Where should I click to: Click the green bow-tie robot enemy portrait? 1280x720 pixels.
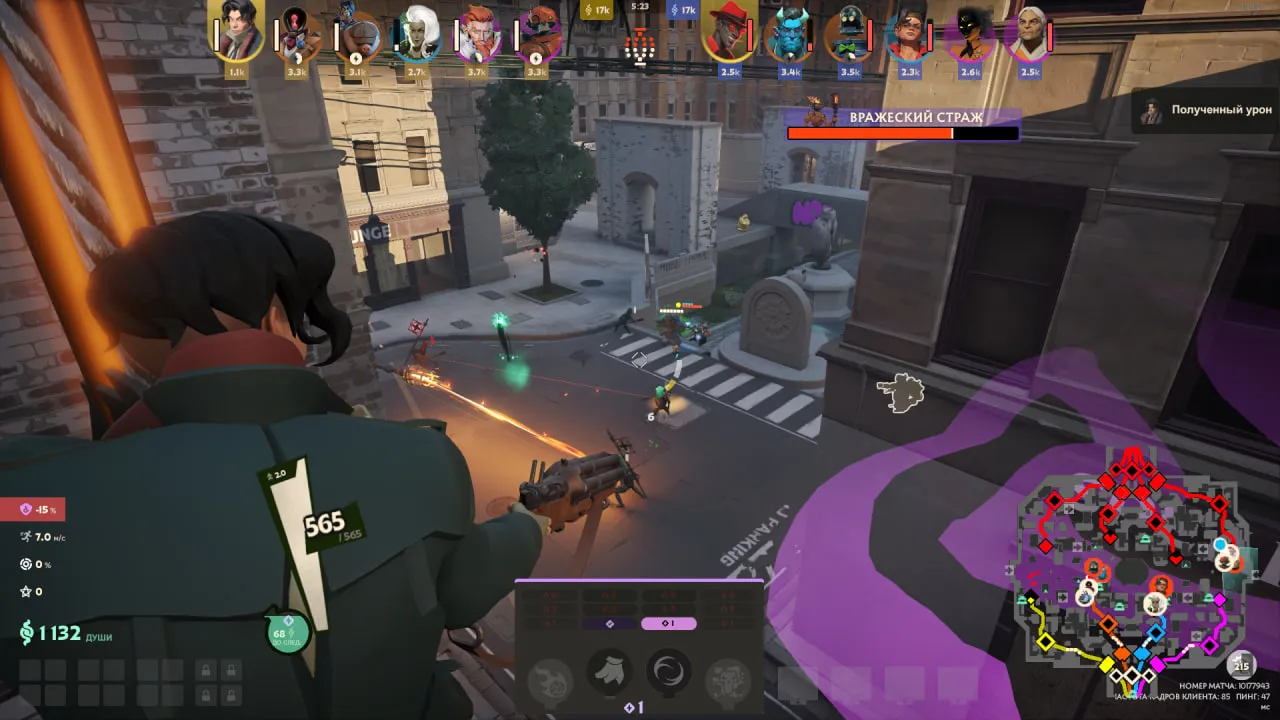coord(850,33)
